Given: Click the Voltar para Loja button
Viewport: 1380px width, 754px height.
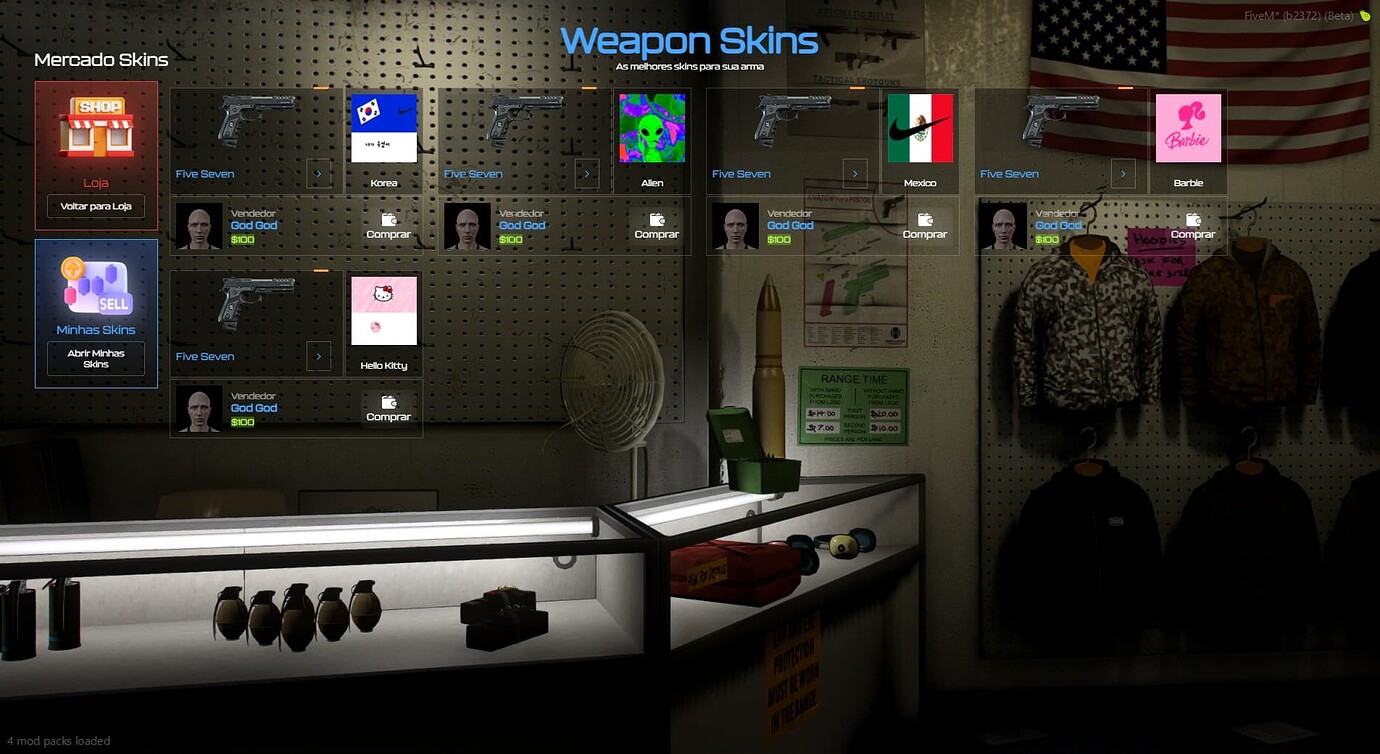Looking at the screenshot, I should tap(95, 206).
